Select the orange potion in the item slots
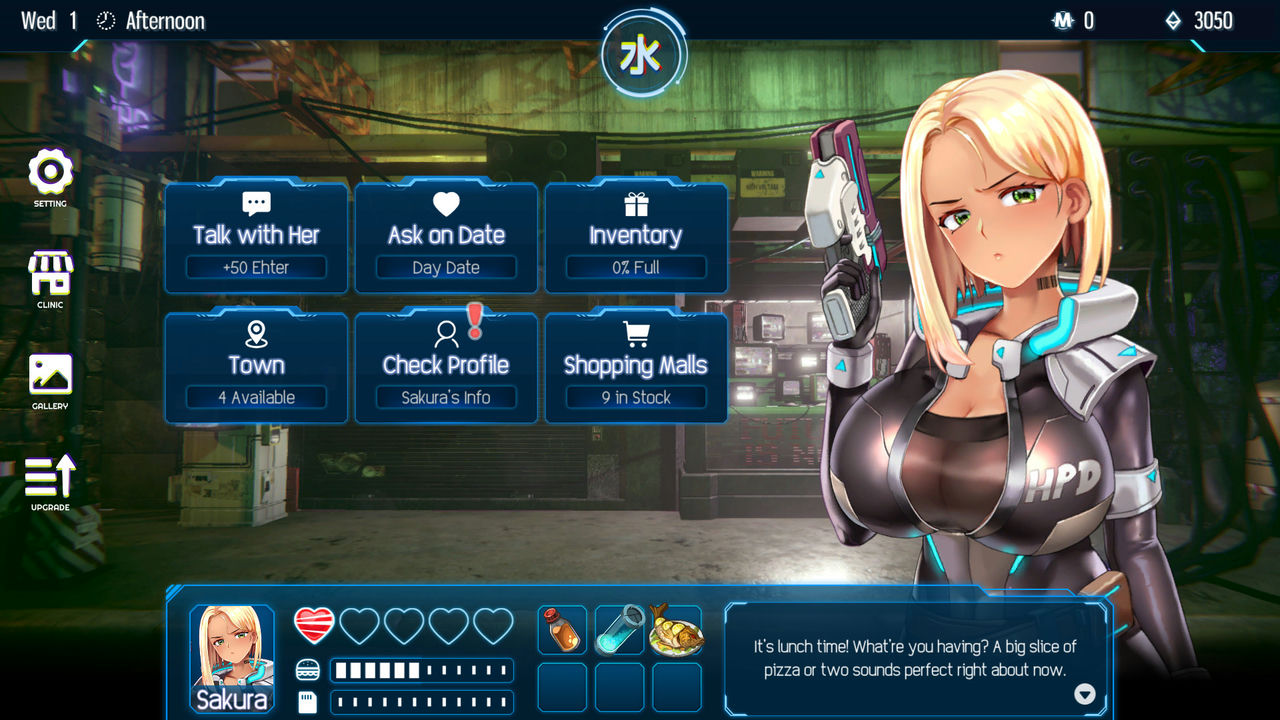Image resolution: width=1280 pixels, height=720 pixels. (x=563, y=630)
